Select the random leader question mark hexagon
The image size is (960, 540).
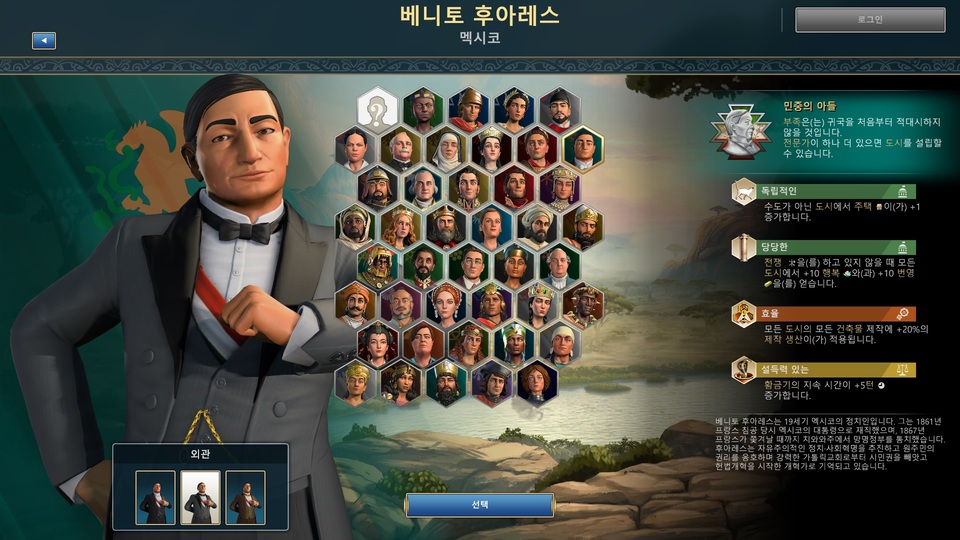pyautogui.click(x=378, y=108)
